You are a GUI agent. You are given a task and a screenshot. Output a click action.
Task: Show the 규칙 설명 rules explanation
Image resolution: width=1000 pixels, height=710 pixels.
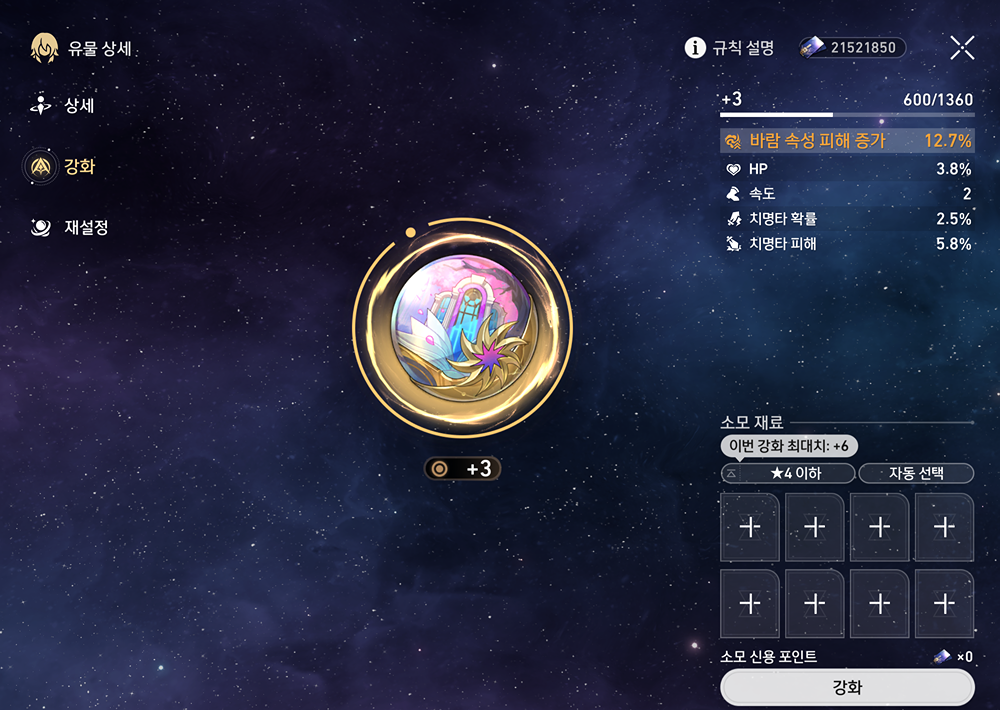(729, 47)
